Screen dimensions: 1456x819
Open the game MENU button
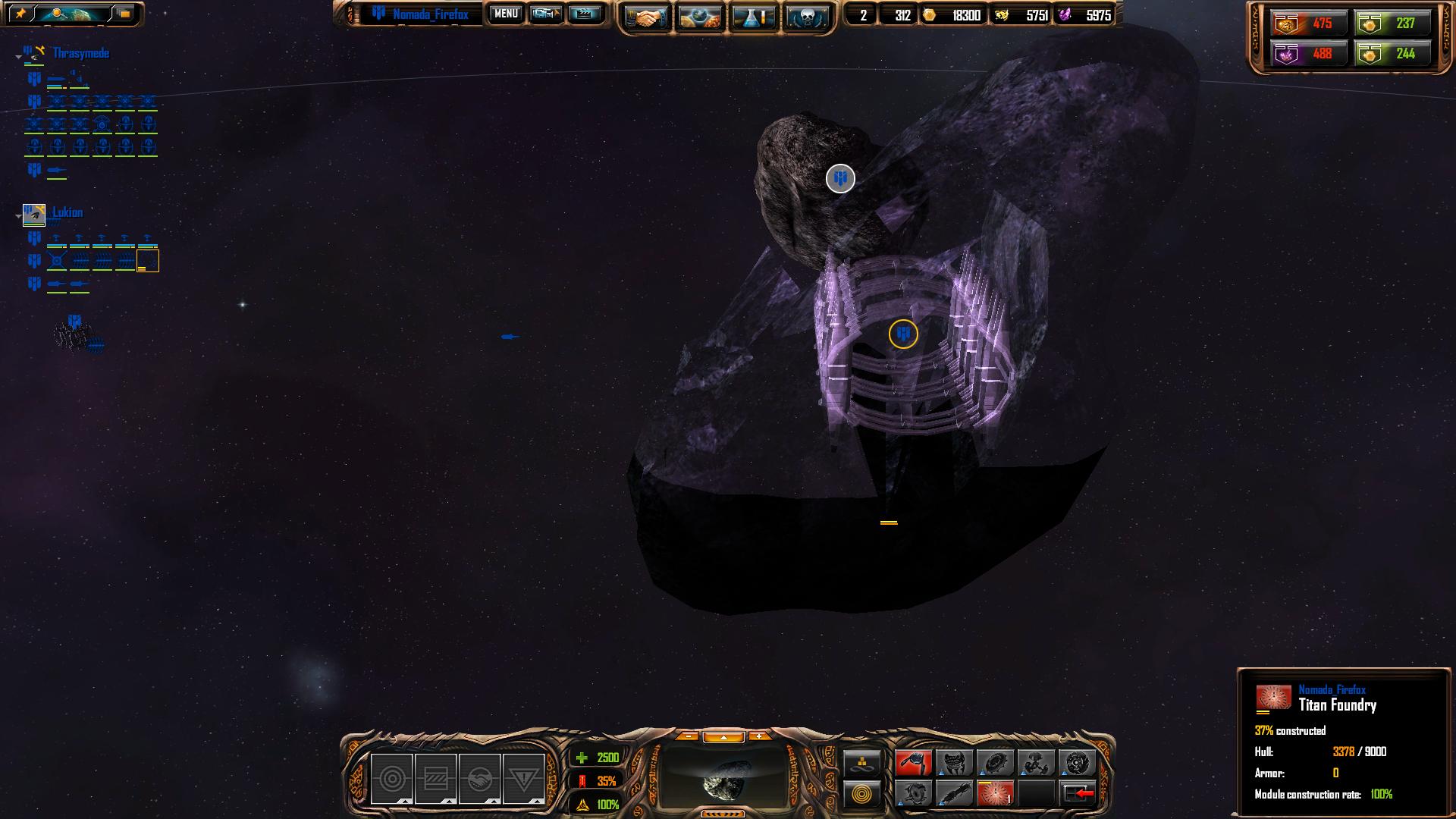pos(506,14)
